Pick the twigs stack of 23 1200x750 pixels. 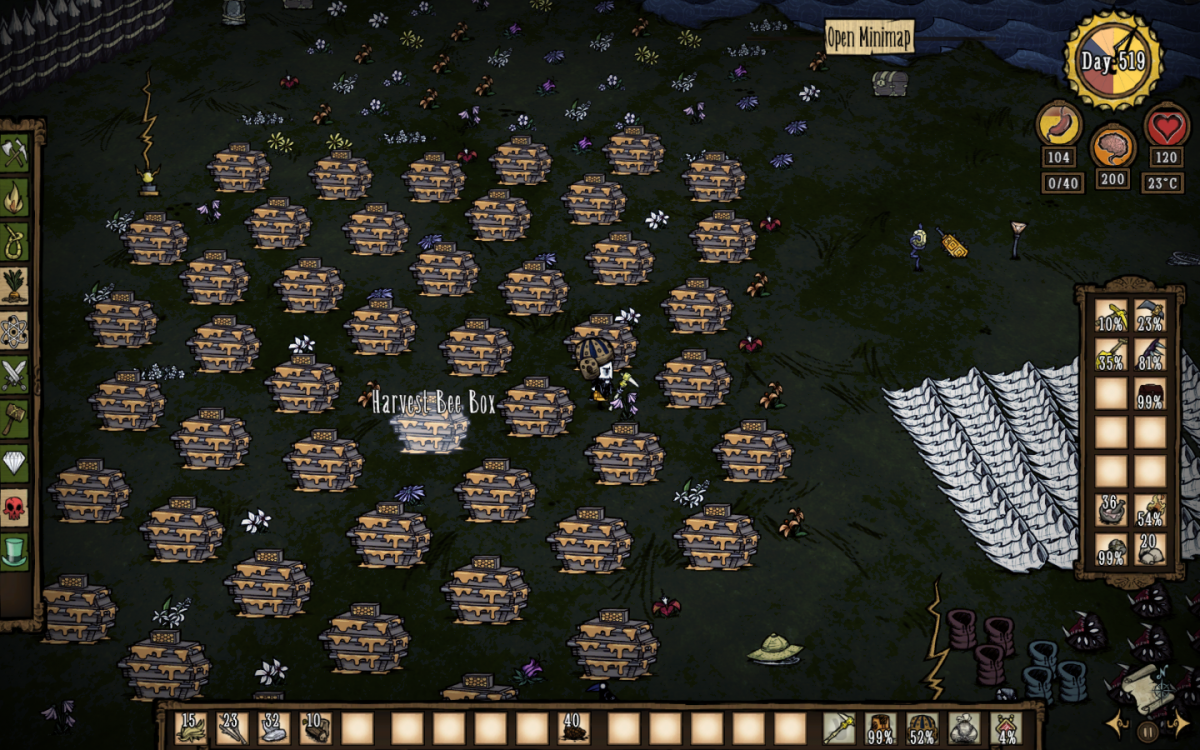click(232, 727)
